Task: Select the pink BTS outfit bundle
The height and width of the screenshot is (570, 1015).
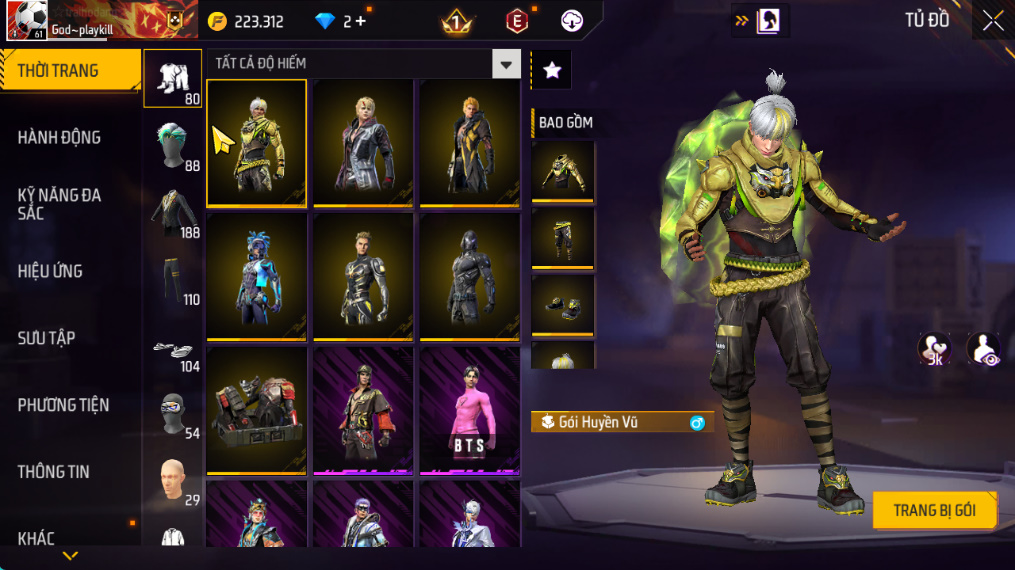Action: pos(468,410)
